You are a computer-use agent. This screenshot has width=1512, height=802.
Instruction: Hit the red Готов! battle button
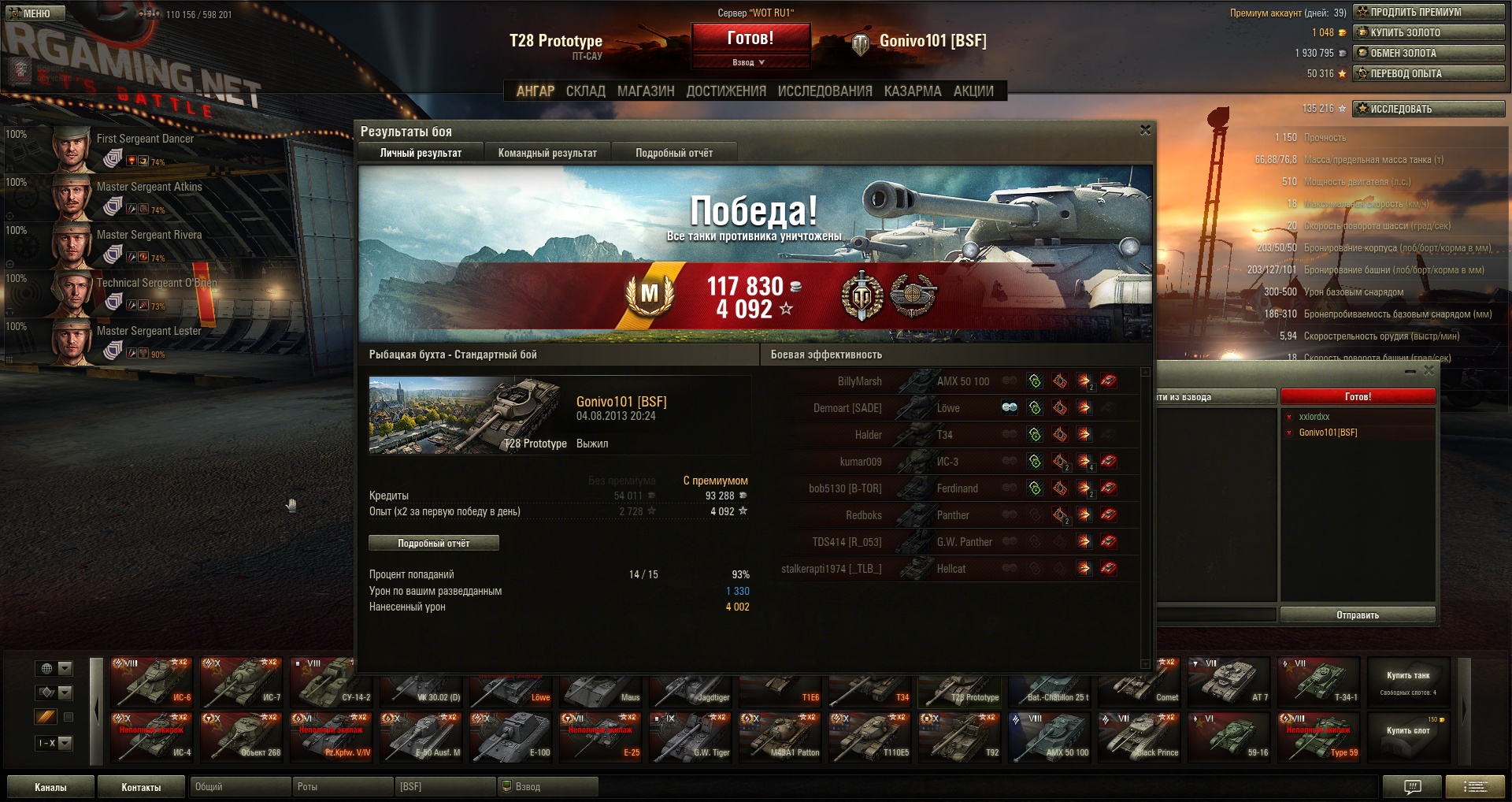750,38
